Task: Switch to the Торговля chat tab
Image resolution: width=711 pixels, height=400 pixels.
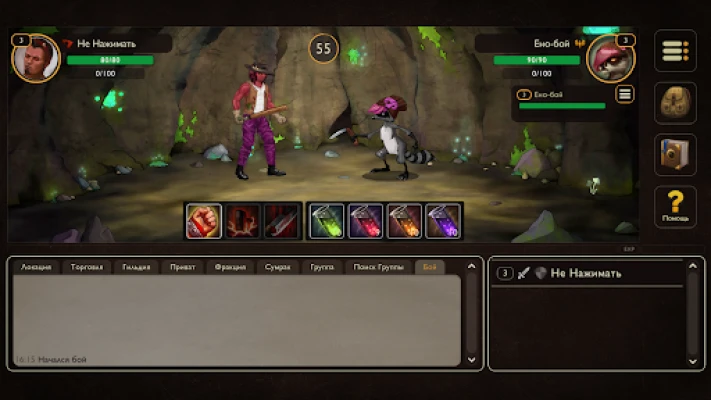Action: pos(86,268)
